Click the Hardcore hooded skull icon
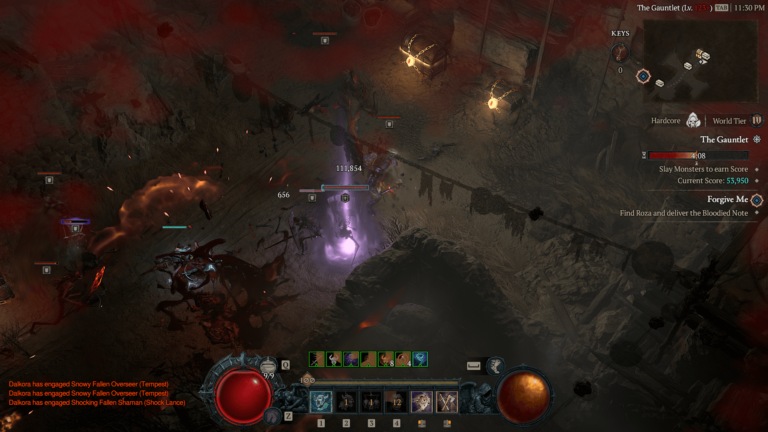This screenshot has width=768, height=432. click(692, 121)
